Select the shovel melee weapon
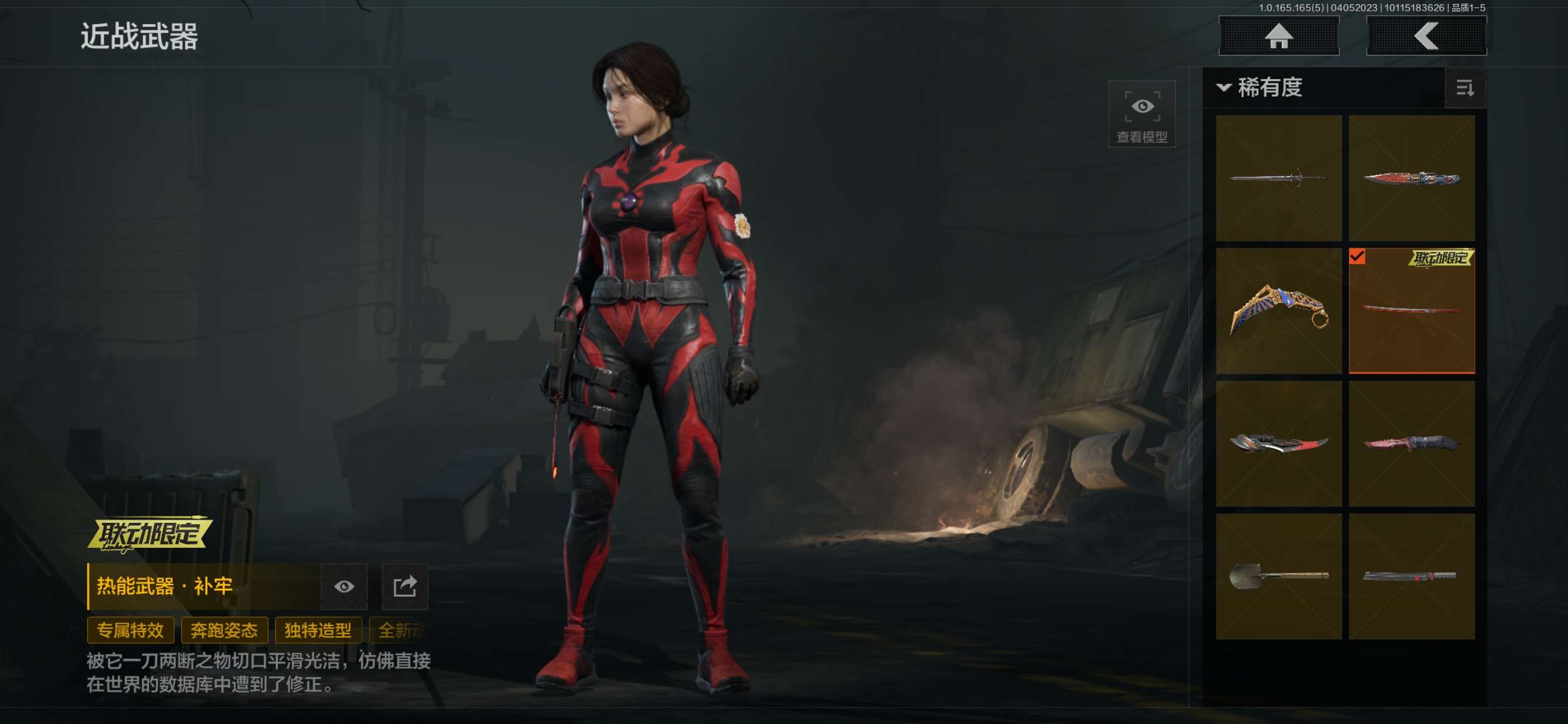The height and width of the screenshot is (724, 1568). [x=1279, y=576]
